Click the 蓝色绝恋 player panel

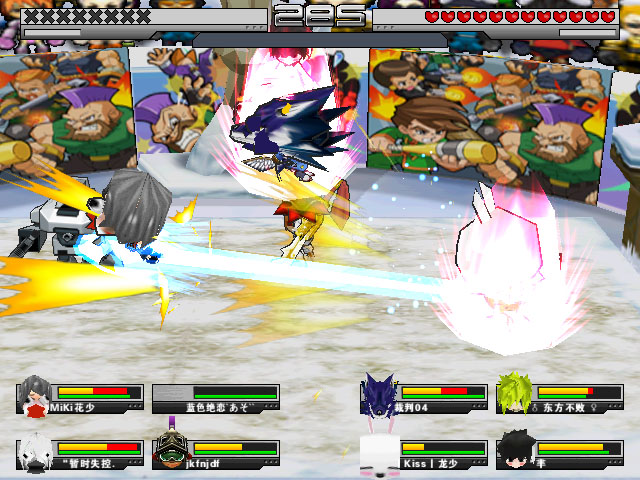click(216, 398)
